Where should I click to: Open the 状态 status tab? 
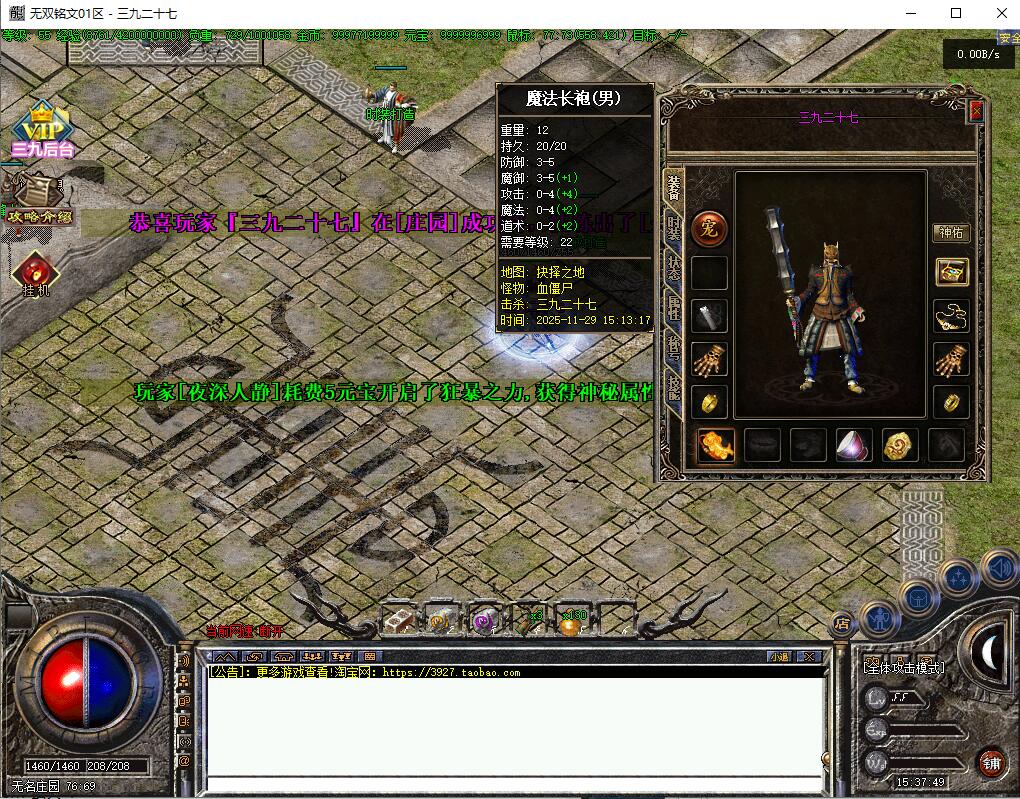click(x=674, y=268)
